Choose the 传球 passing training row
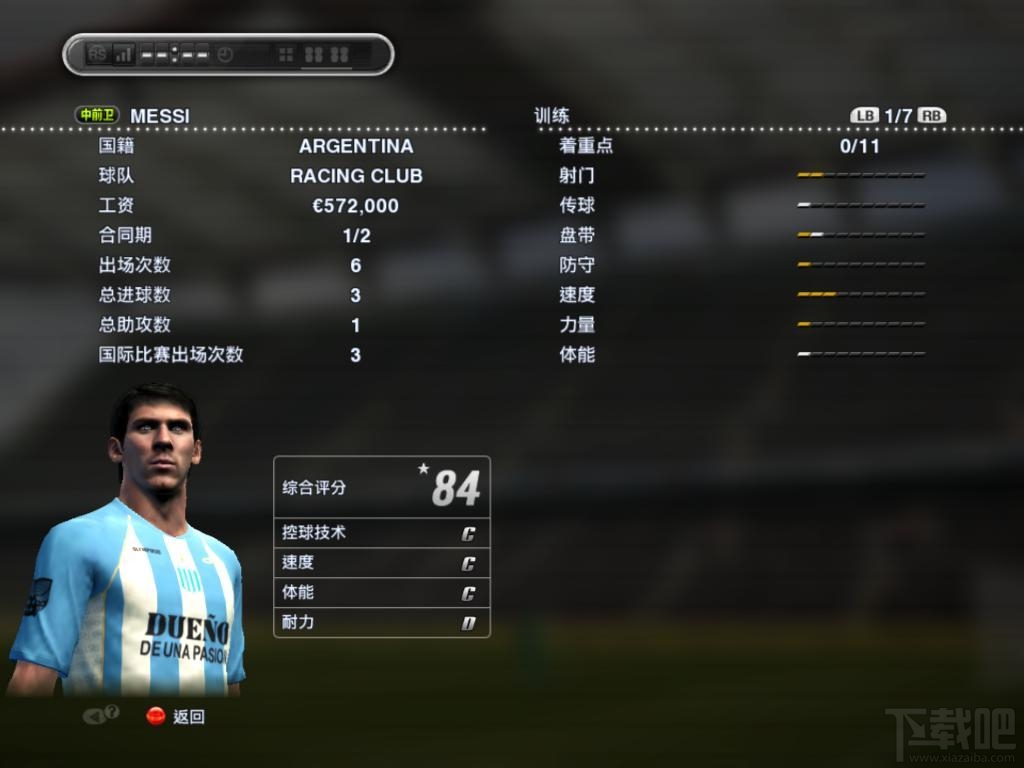Image resolution: width=1024 pixels, height=768 pixels. click(x=577, y=206)
